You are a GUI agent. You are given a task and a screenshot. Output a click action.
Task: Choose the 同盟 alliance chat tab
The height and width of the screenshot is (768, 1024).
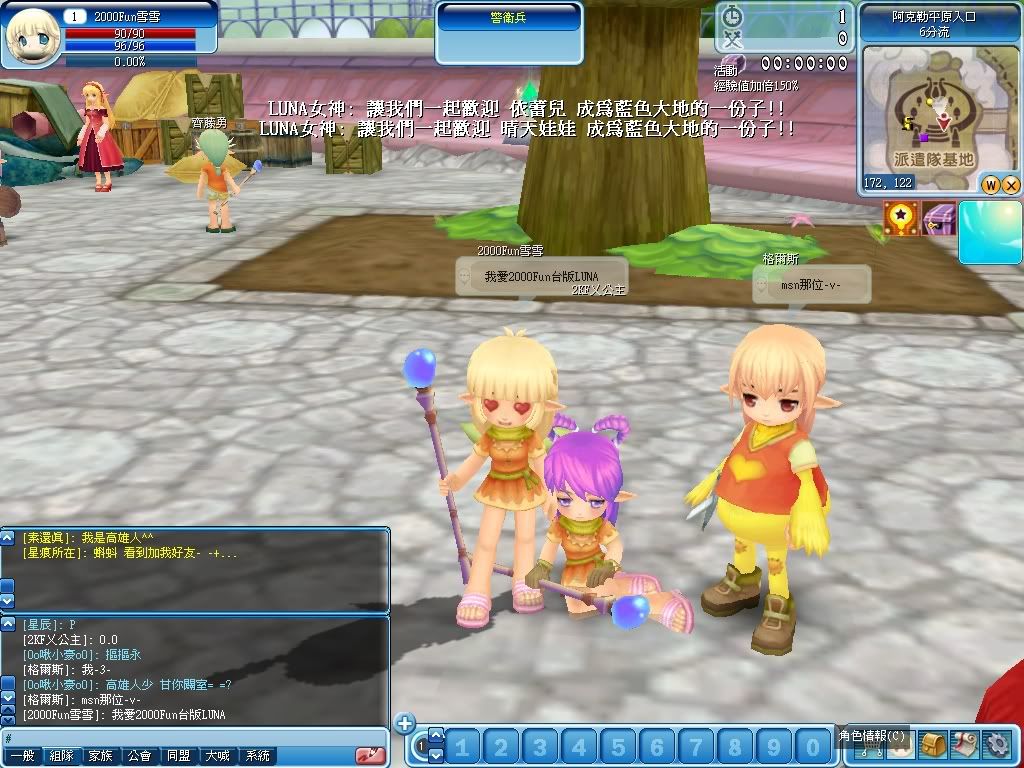coord(179,757)
